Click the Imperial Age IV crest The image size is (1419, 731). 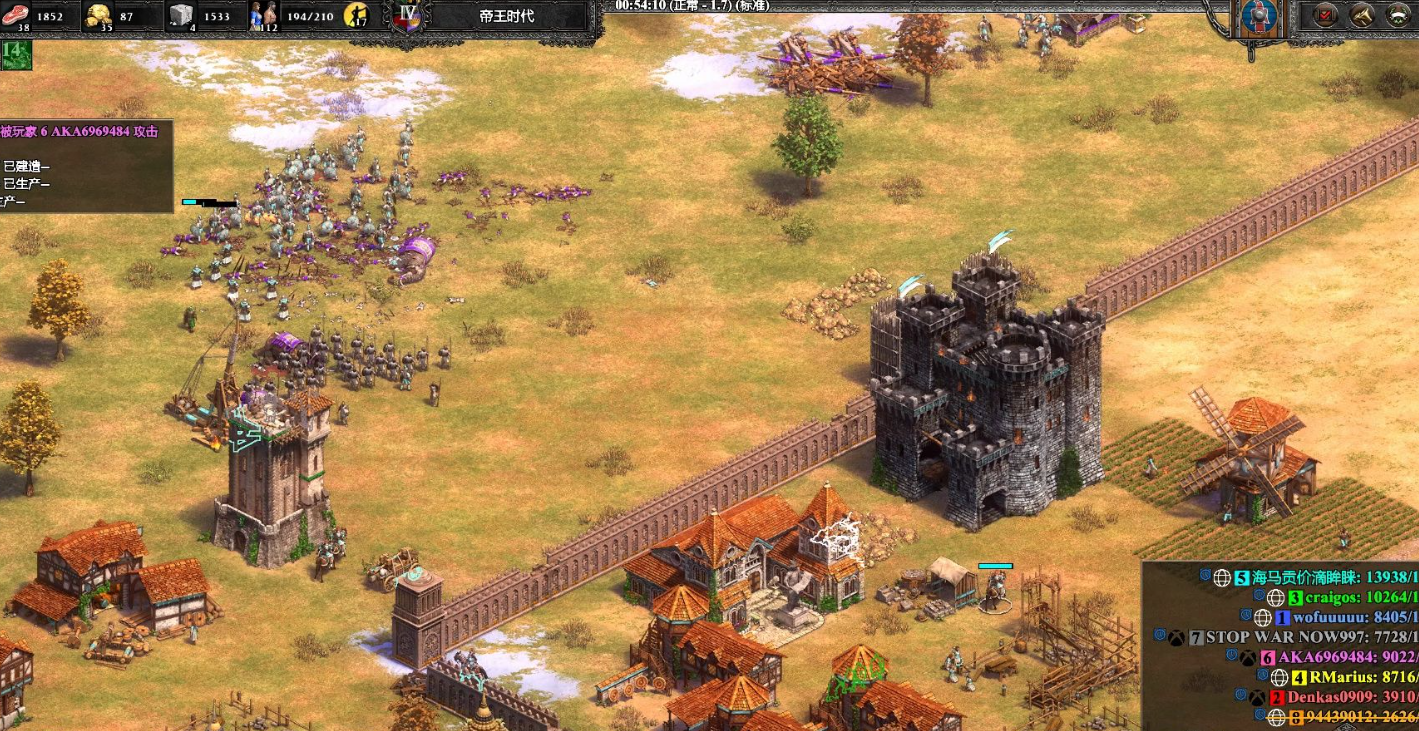(x=407, y=15)
